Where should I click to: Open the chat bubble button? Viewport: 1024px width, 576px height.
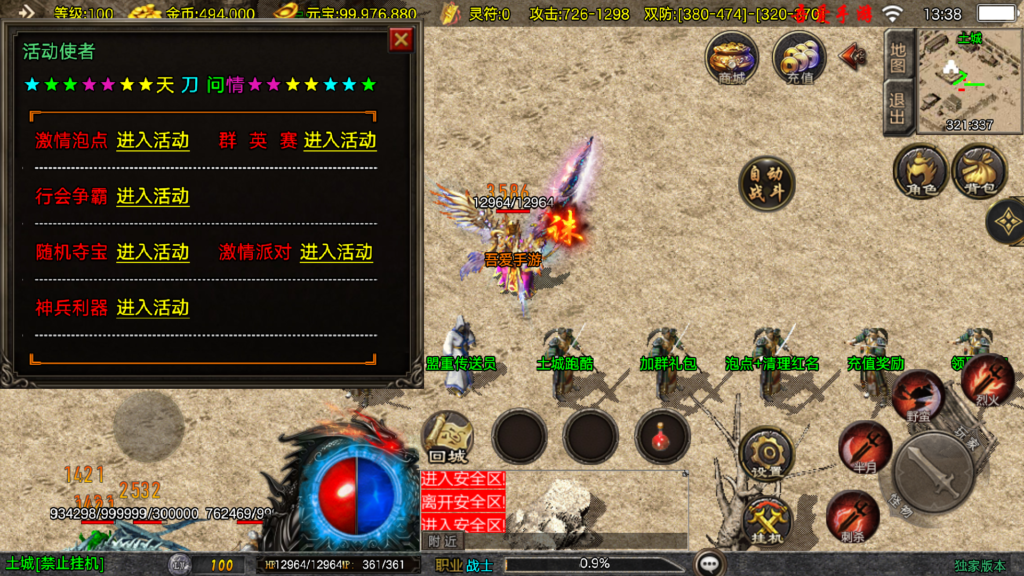click(x=710, y=564)
